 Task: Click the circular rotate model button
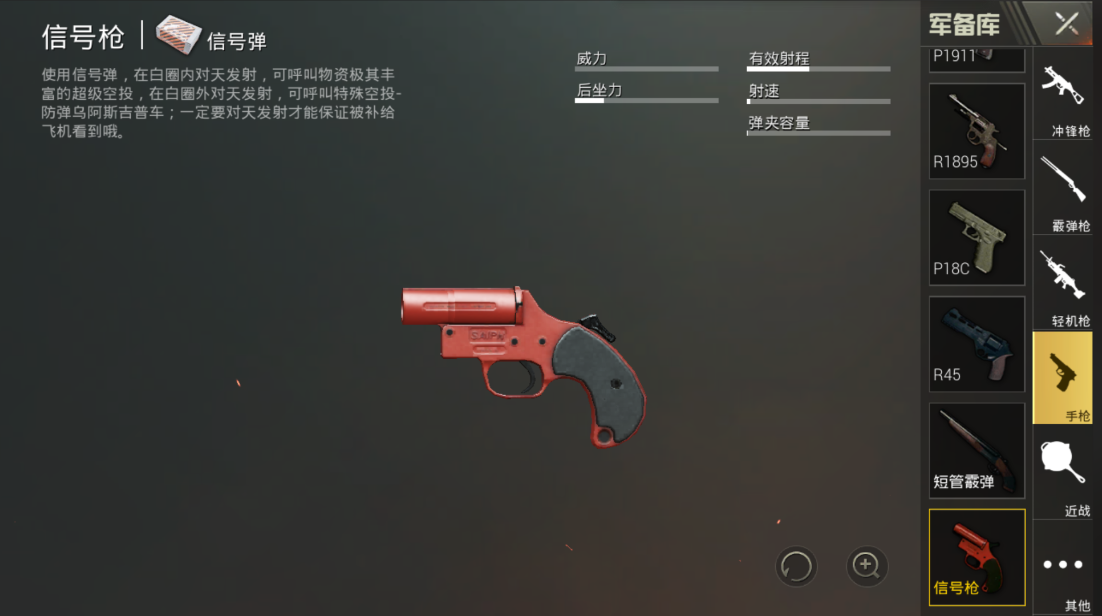[x=796, y=567]
